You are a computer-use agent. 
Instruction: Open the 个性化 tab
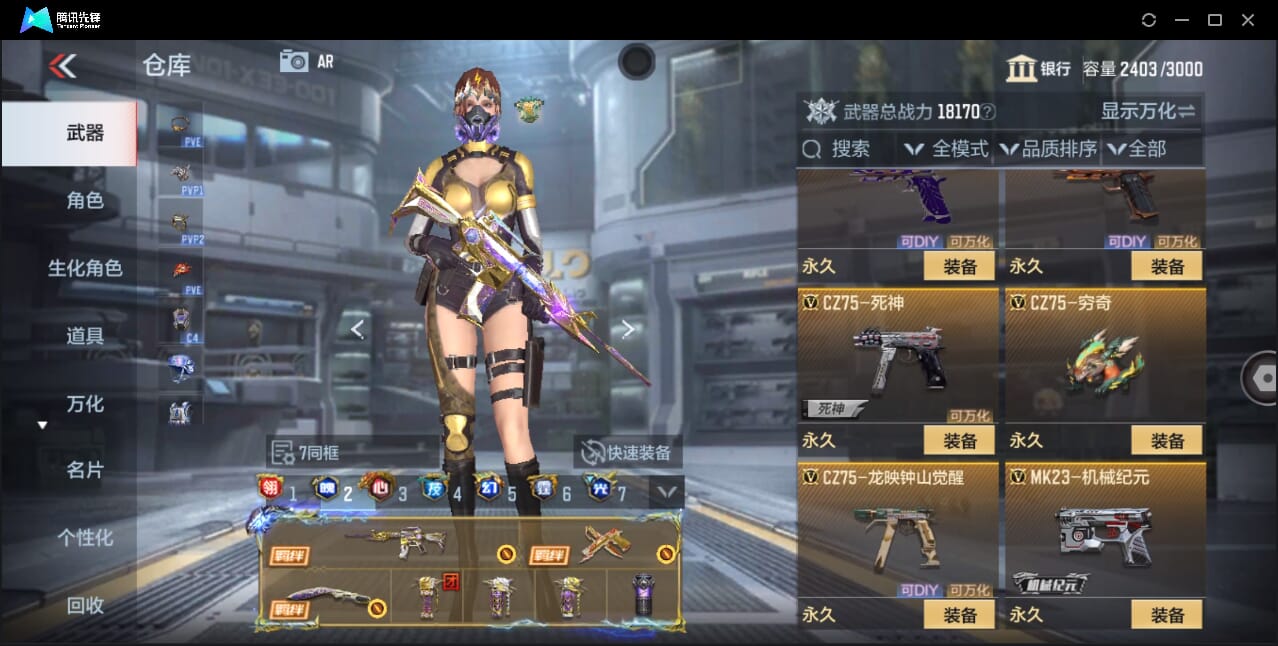pyautogui.click(x=84, y=538)
